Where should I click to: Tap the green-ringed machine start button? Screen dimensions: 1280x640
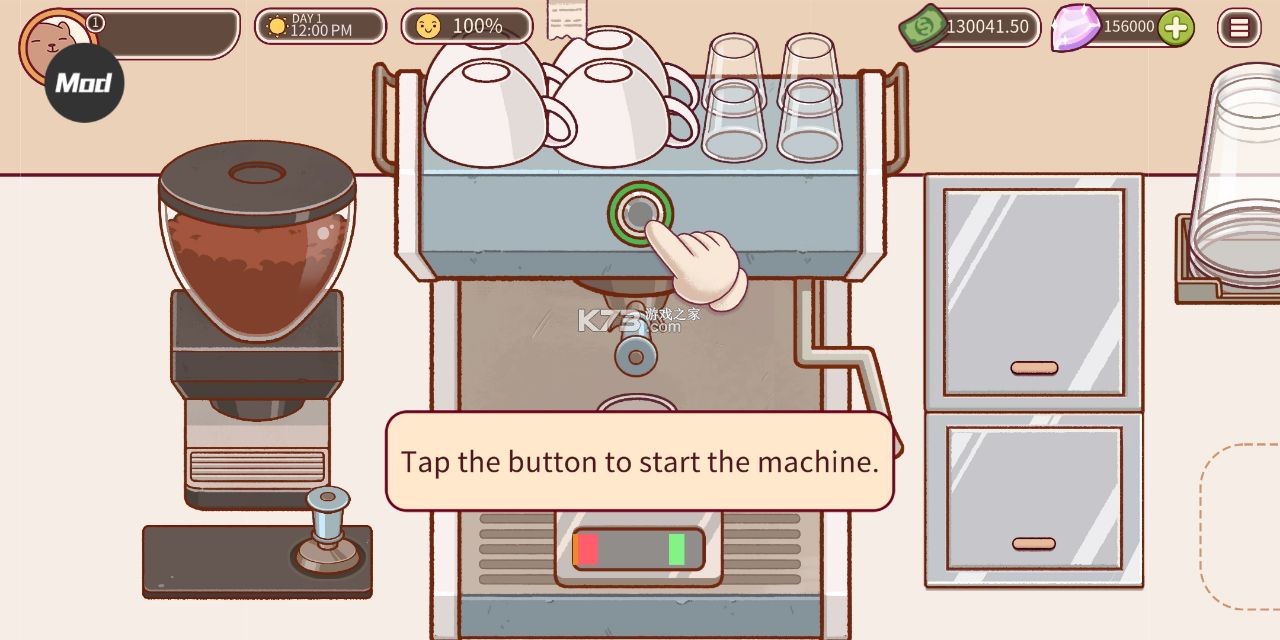[x=639, y=211]
